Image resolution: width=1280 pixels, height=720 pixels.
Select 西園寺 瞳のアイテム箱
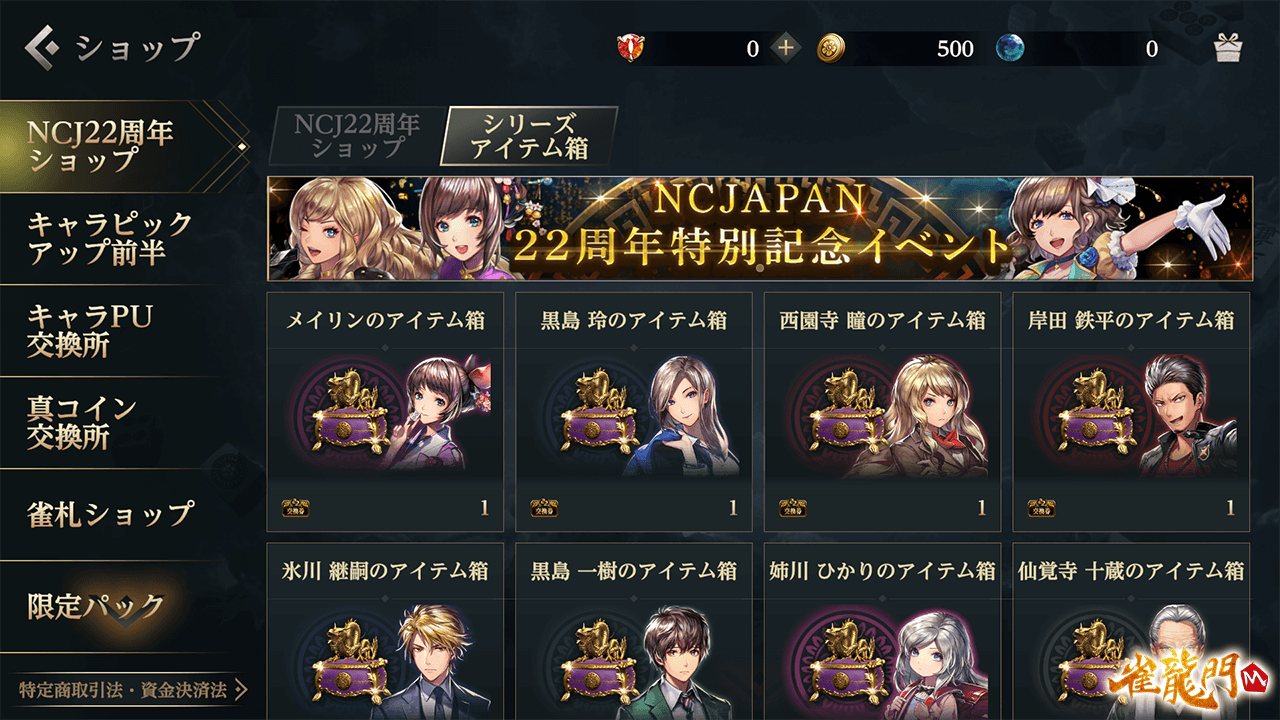coord(882,412)
